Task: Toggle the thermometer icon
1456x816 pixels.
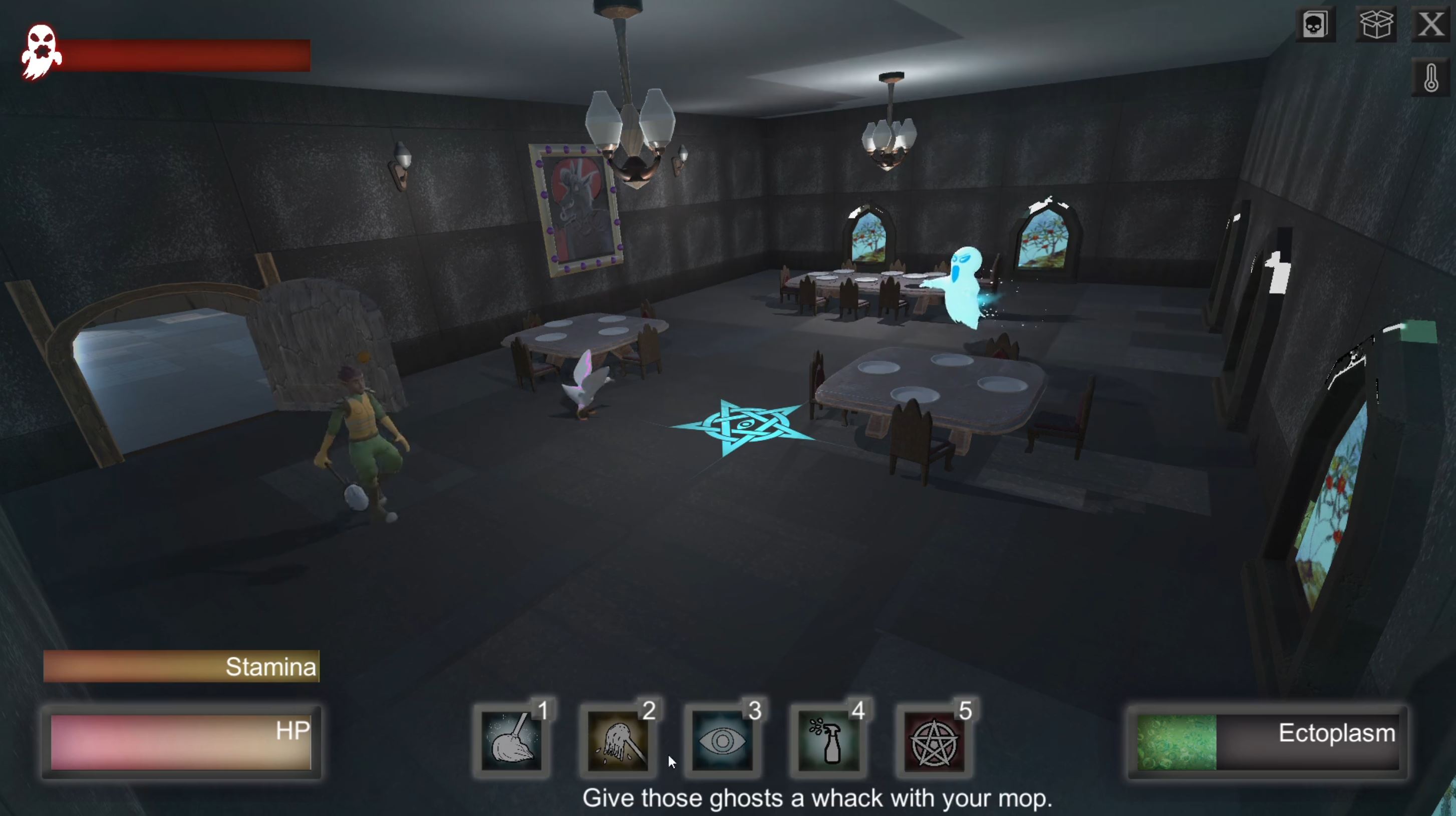Action: [x=1430, y=78]
